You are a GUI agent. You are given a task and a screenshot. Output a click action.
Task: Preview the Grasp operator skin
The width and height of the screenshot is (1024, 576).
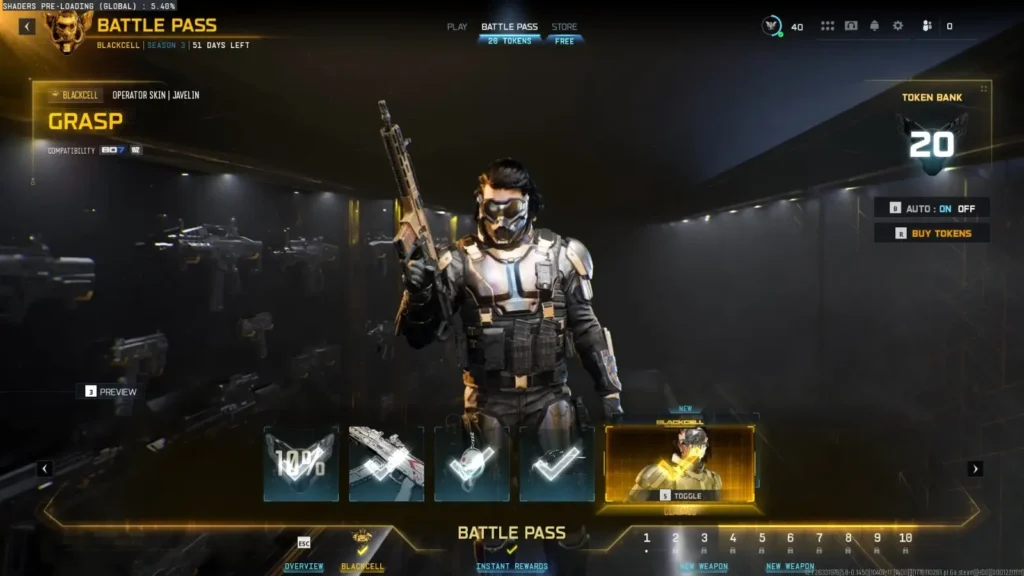[x=111, y=392]
